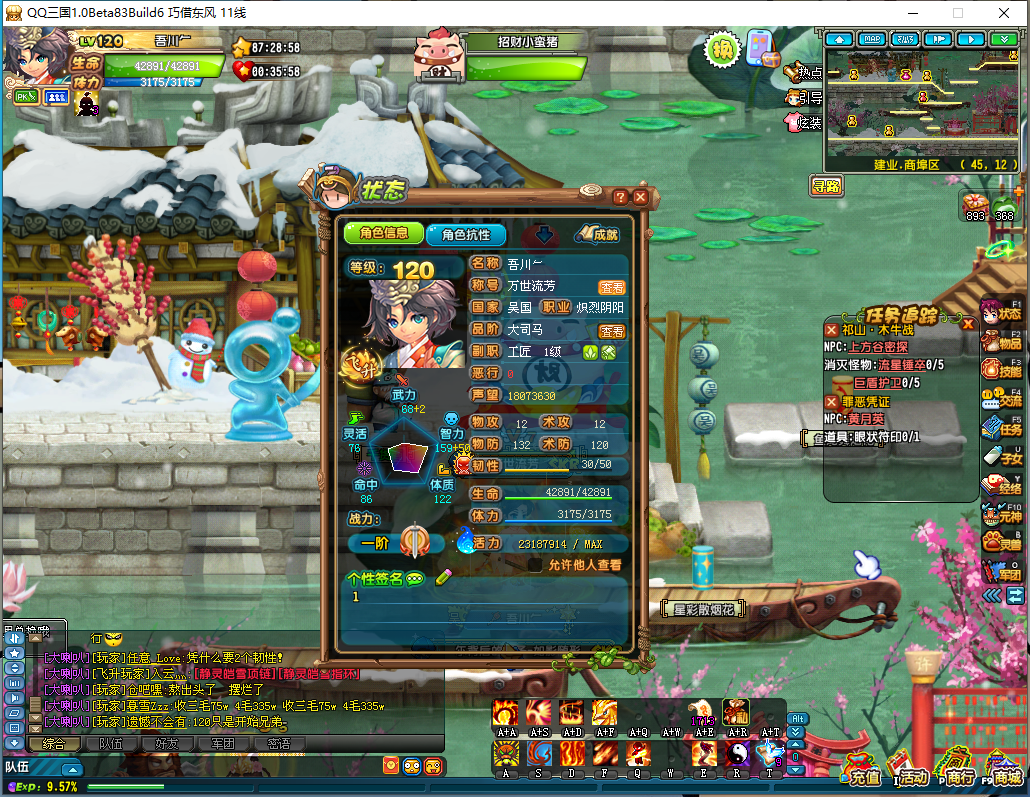
Task: Switch chat to the 军团 tab
Action: click(x=216, y=743)
